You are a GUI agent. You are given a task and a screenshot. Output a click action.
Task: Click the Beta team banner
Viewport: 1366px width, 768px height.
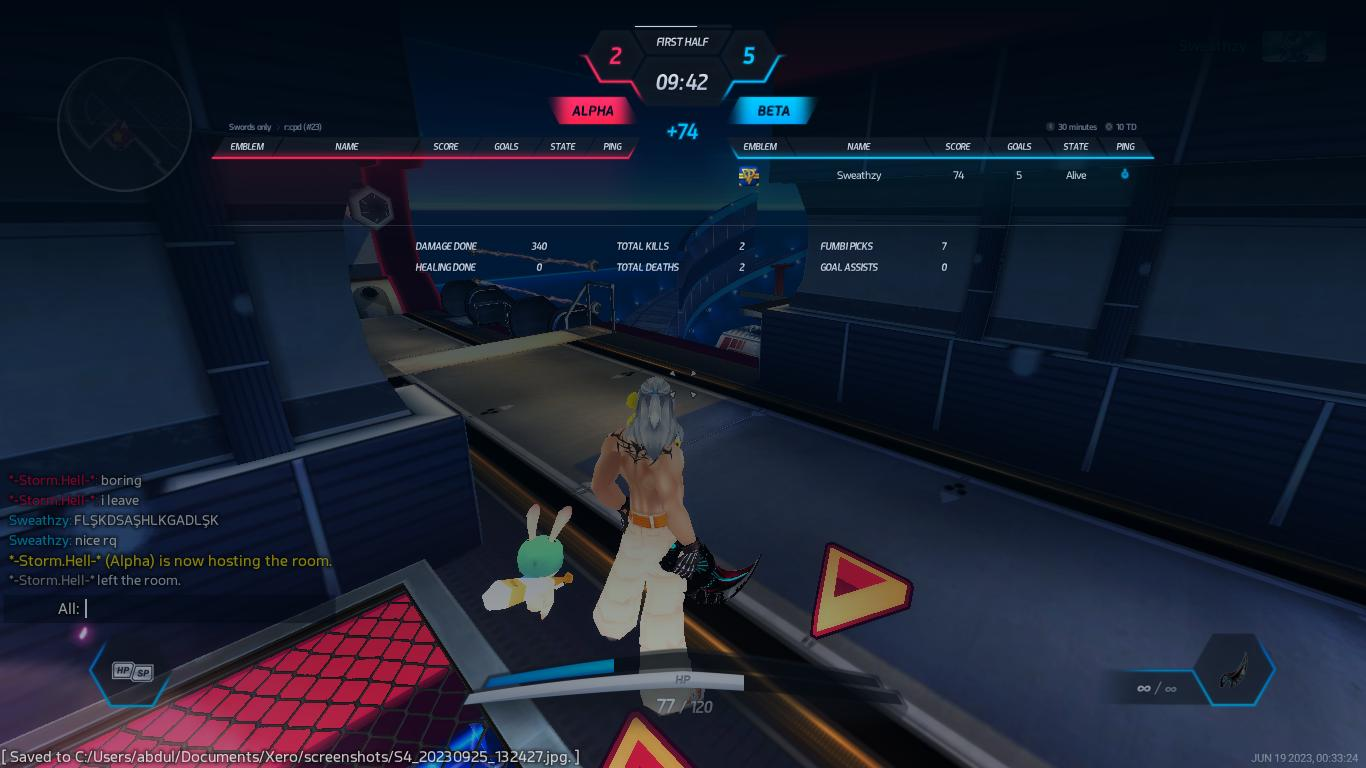773,111
